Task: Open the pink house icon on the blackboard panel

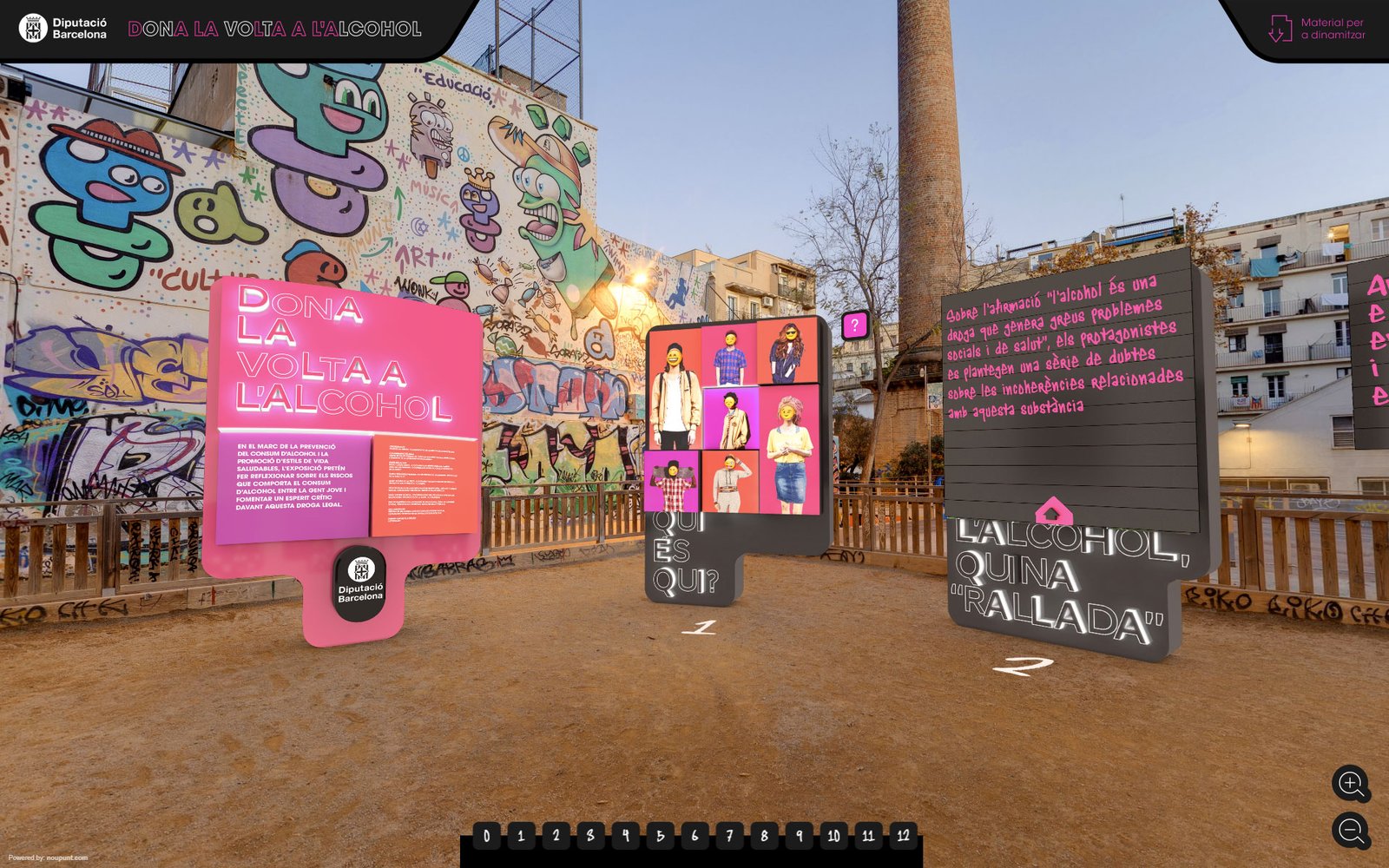Action: point(1053,511)
